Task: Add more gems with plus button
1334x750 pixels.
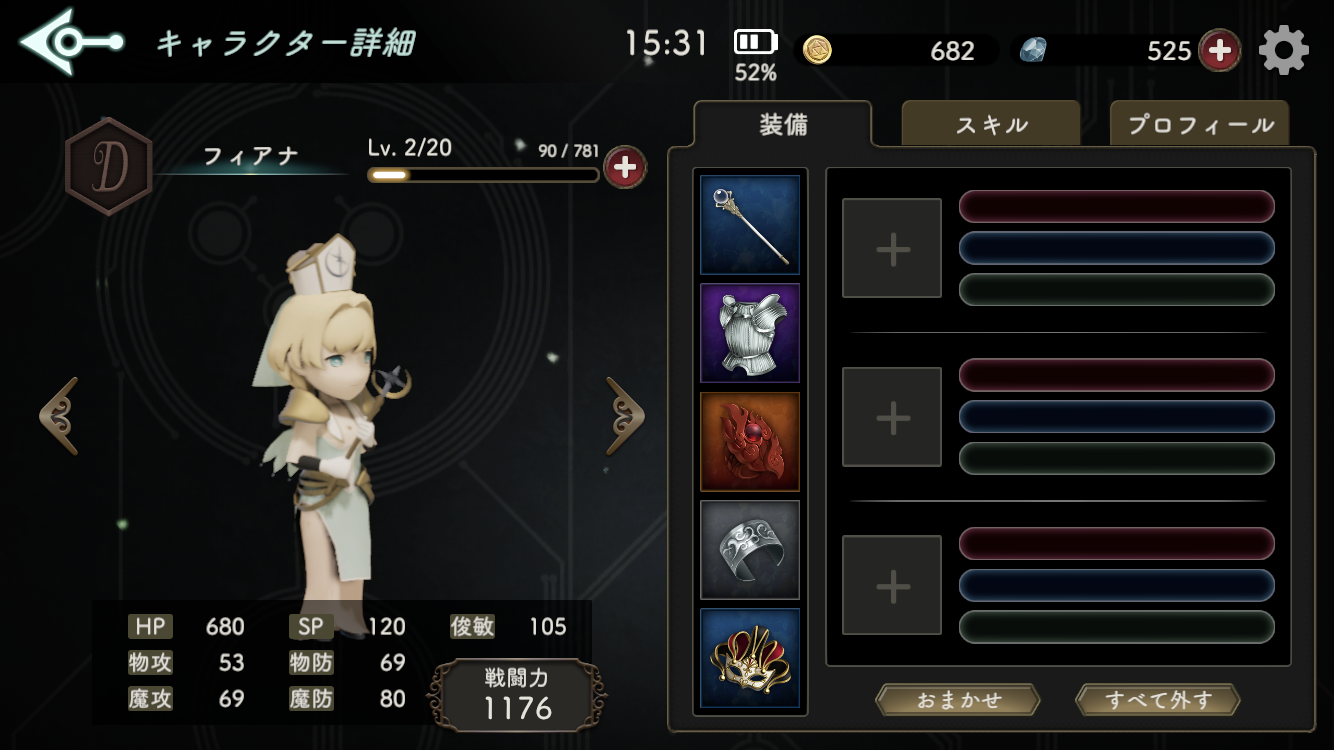Action: point(1219,50)
